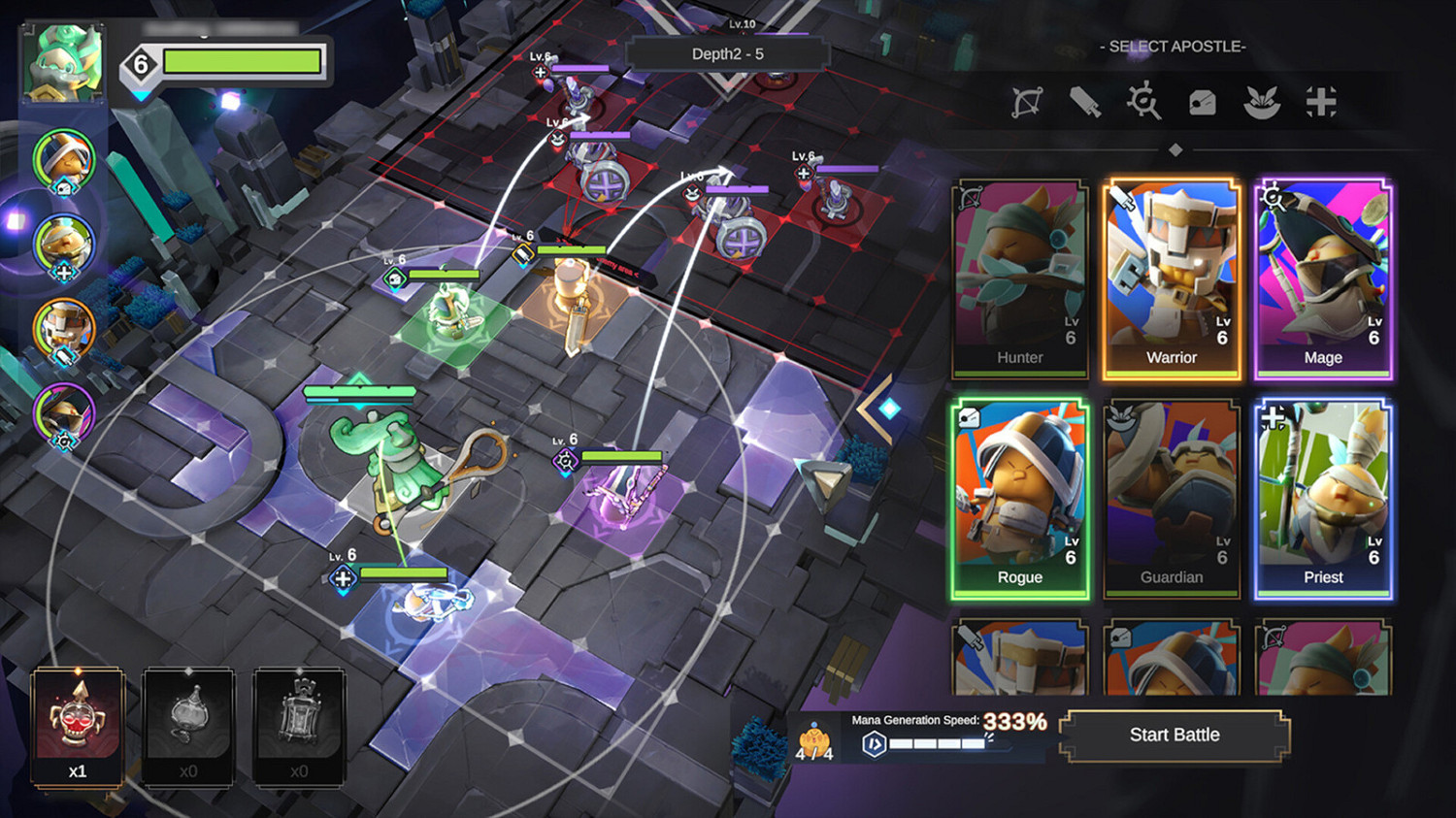
Task: Click the SELECT APOSTLE heading
Action: (1172, 46)
